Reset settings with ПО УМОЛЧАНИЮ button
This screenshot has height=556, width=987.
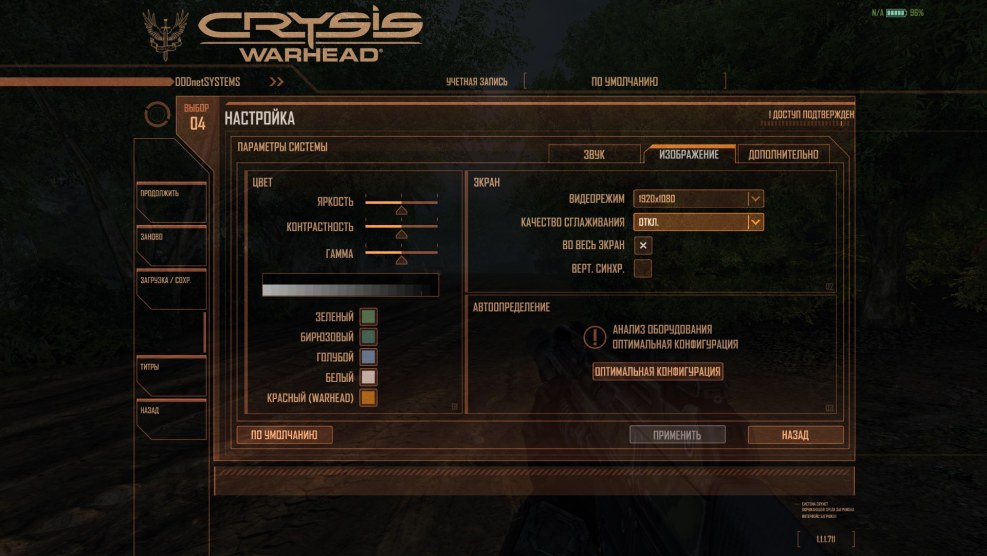284,435
